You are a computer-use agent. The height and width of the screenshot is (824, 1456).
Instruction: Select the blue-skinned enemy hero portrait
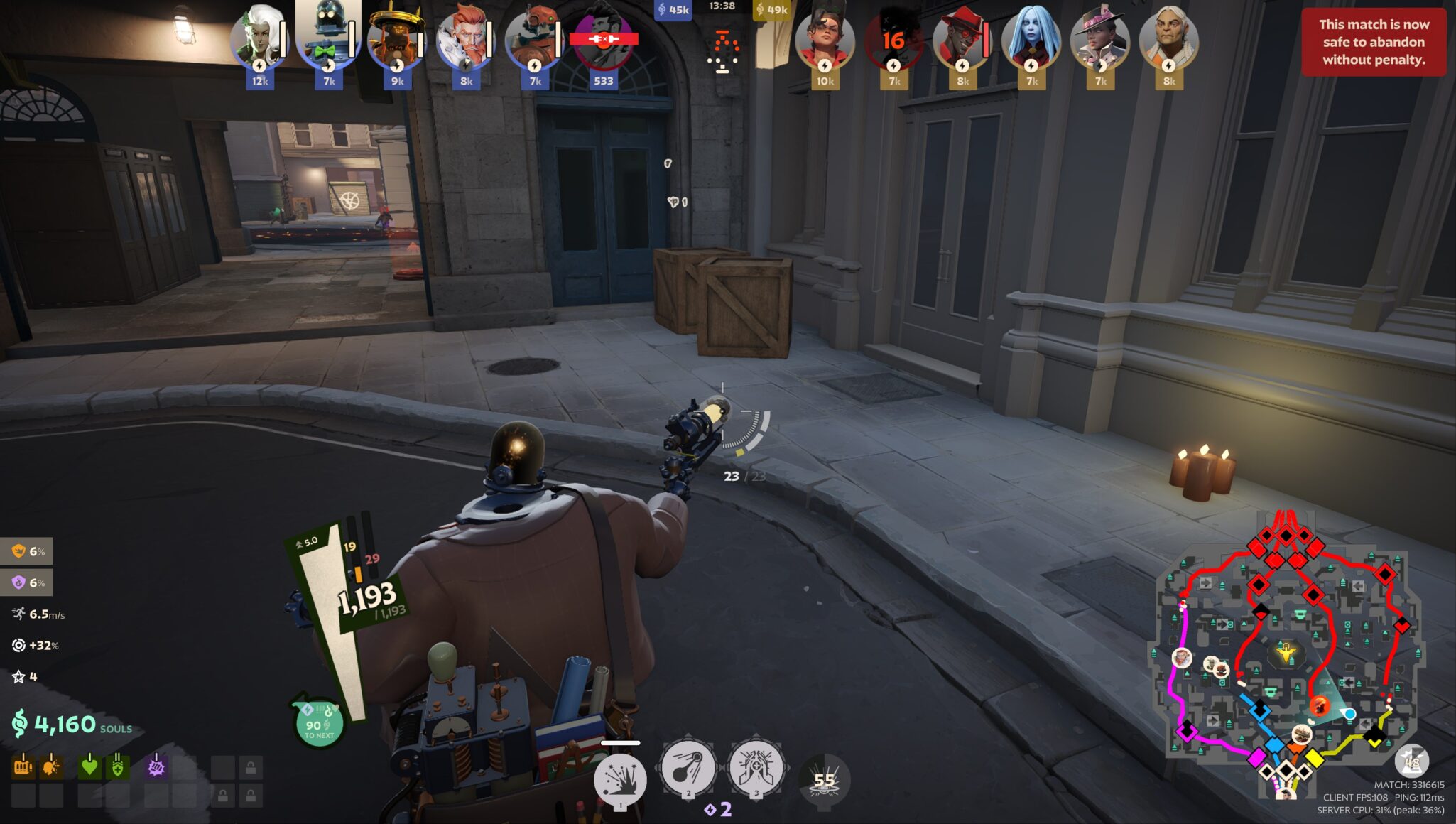1031,40
